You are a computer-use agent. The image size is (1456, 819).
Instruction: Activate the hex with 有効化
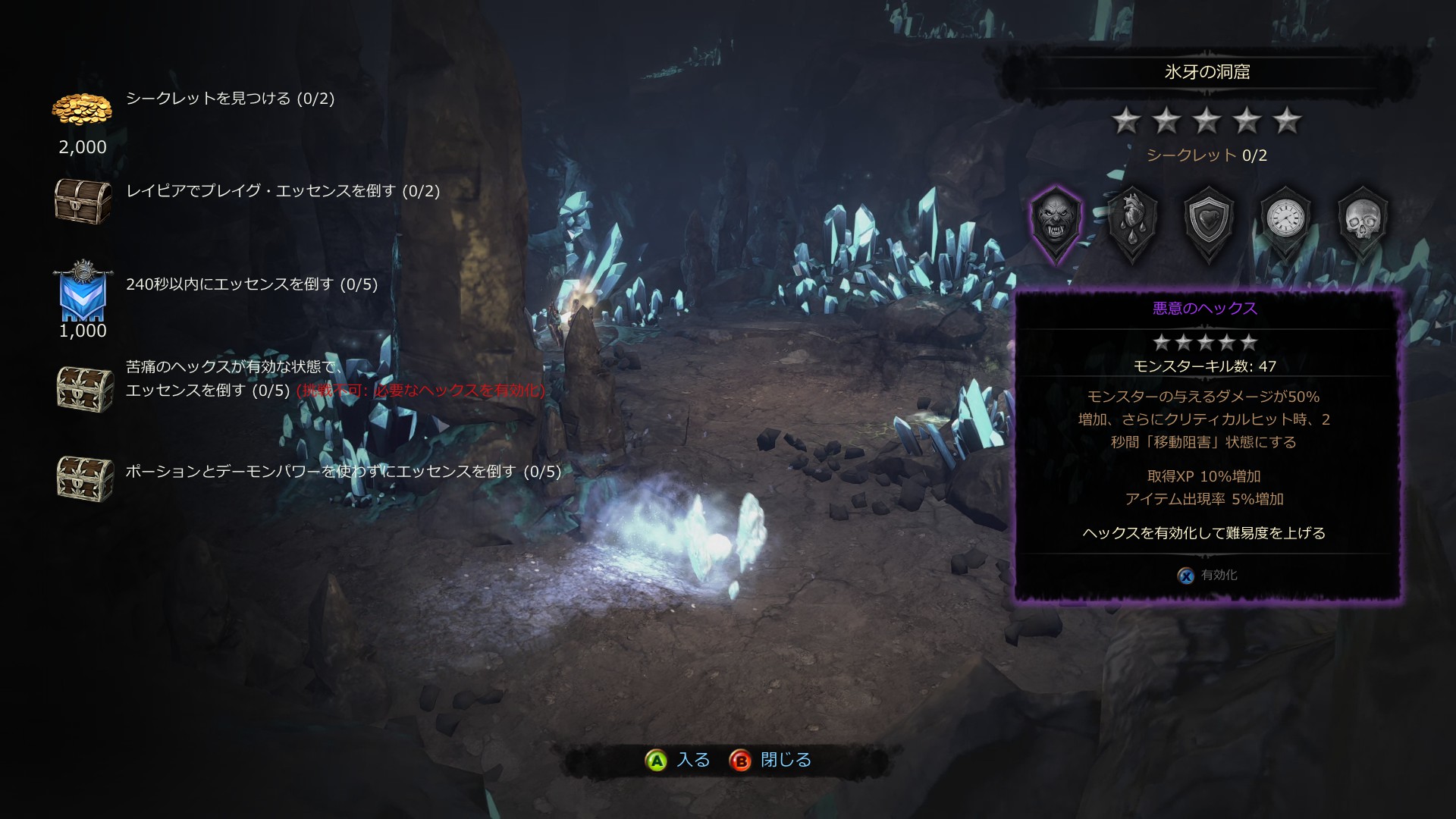[1208, 576]
